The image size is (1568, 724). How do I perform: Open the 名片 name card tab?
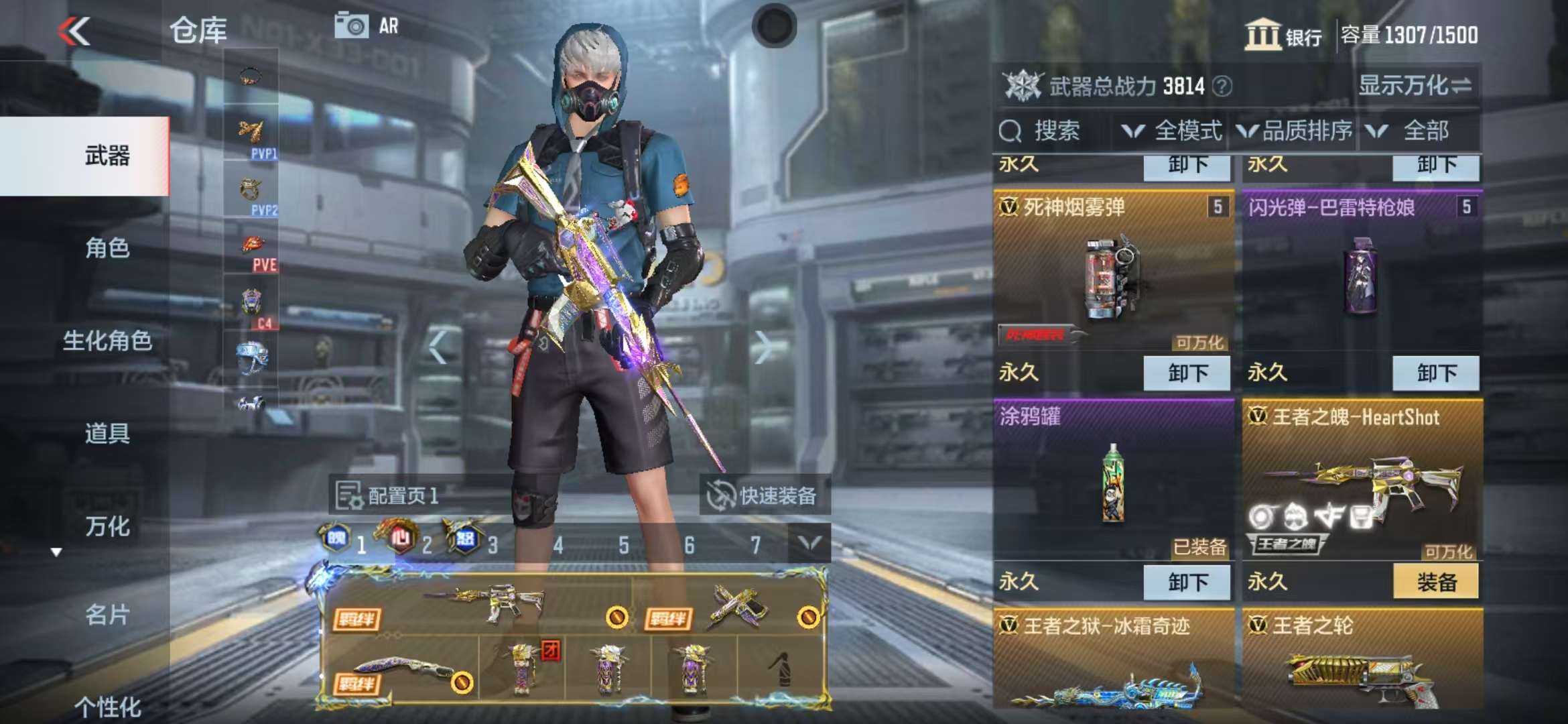tap(107, 615)
